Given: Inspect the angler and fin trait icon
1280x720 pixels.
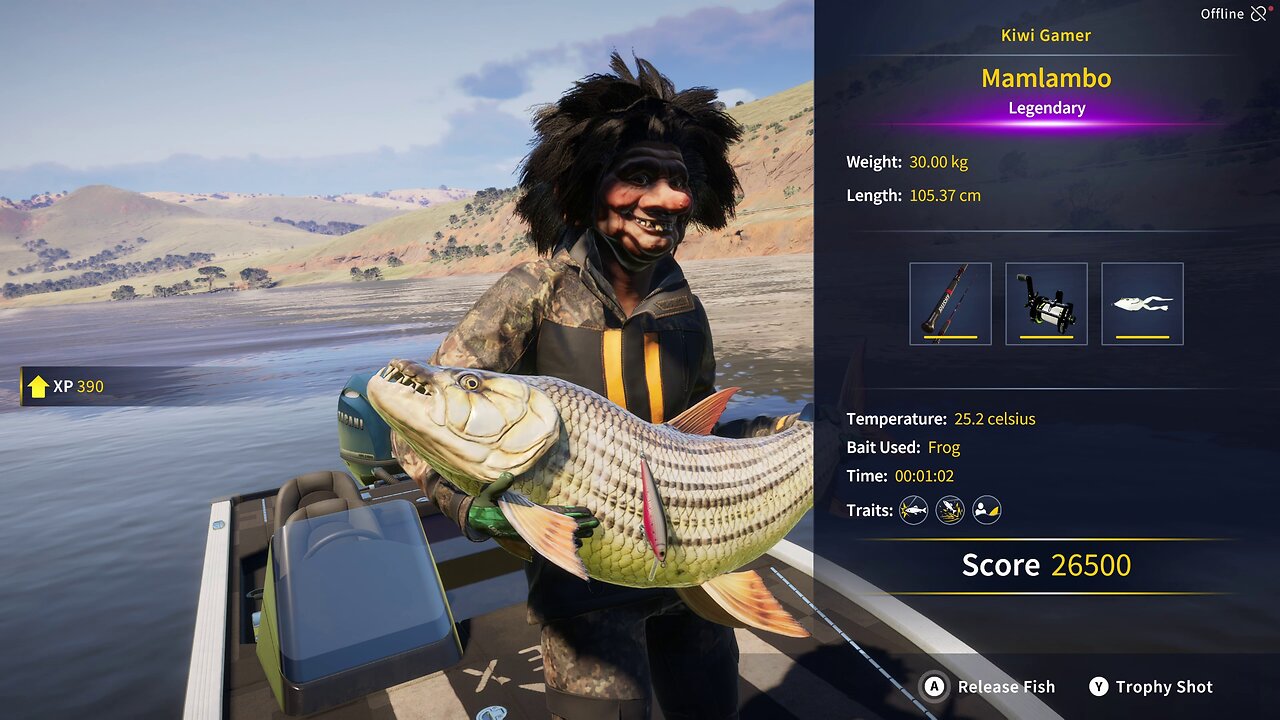Looking at the screenshot, I should pyautogui.click(x=987, y=511).
